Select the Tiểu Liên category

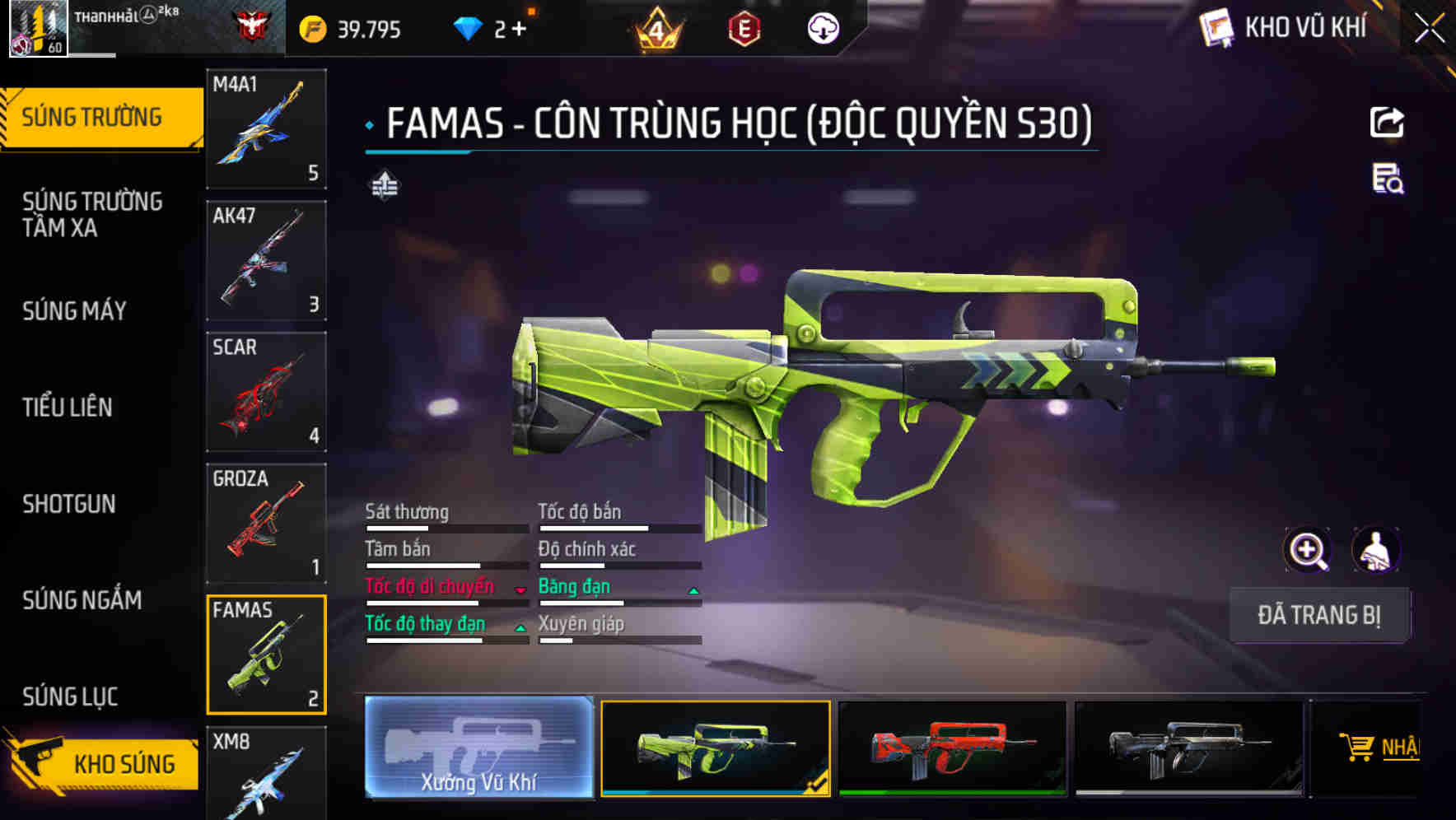pyautogui.click(x=68, y=407)
